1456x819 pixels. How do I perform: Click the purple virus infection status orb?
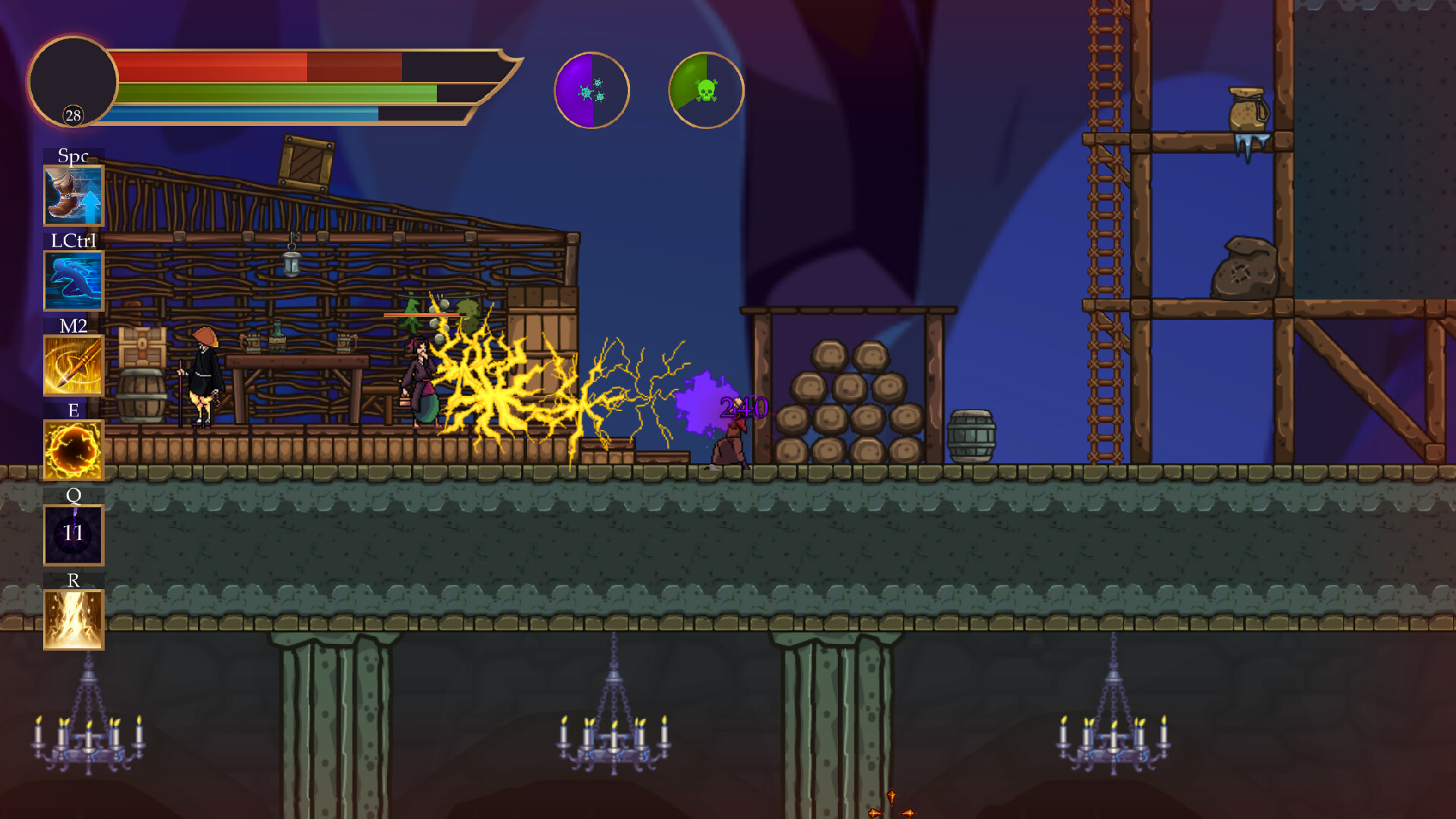pyautogui.click(x=593, y=89)
